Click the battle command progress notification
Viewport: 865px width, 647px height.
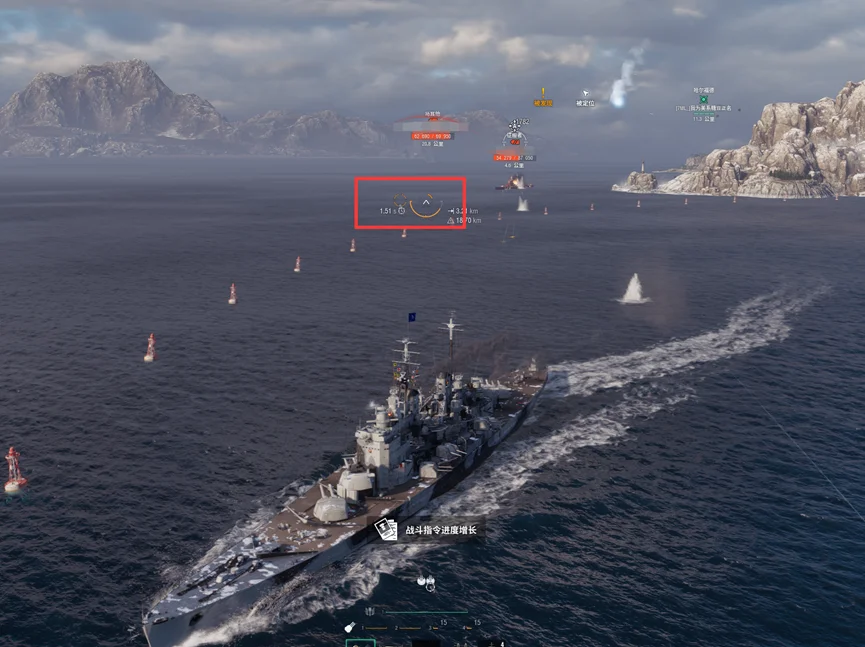(428, 530)
